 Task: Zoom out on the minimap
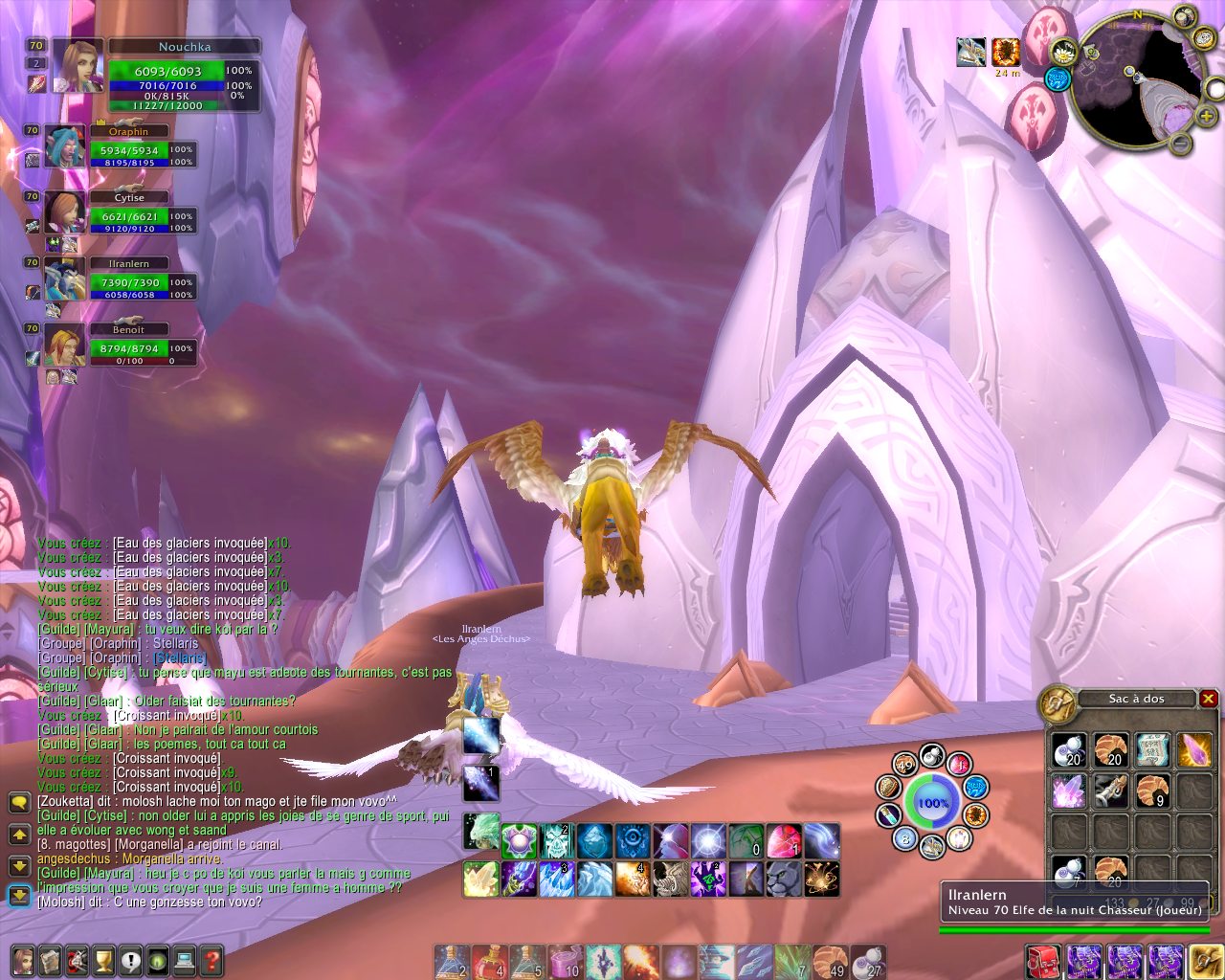(1180, 145)
